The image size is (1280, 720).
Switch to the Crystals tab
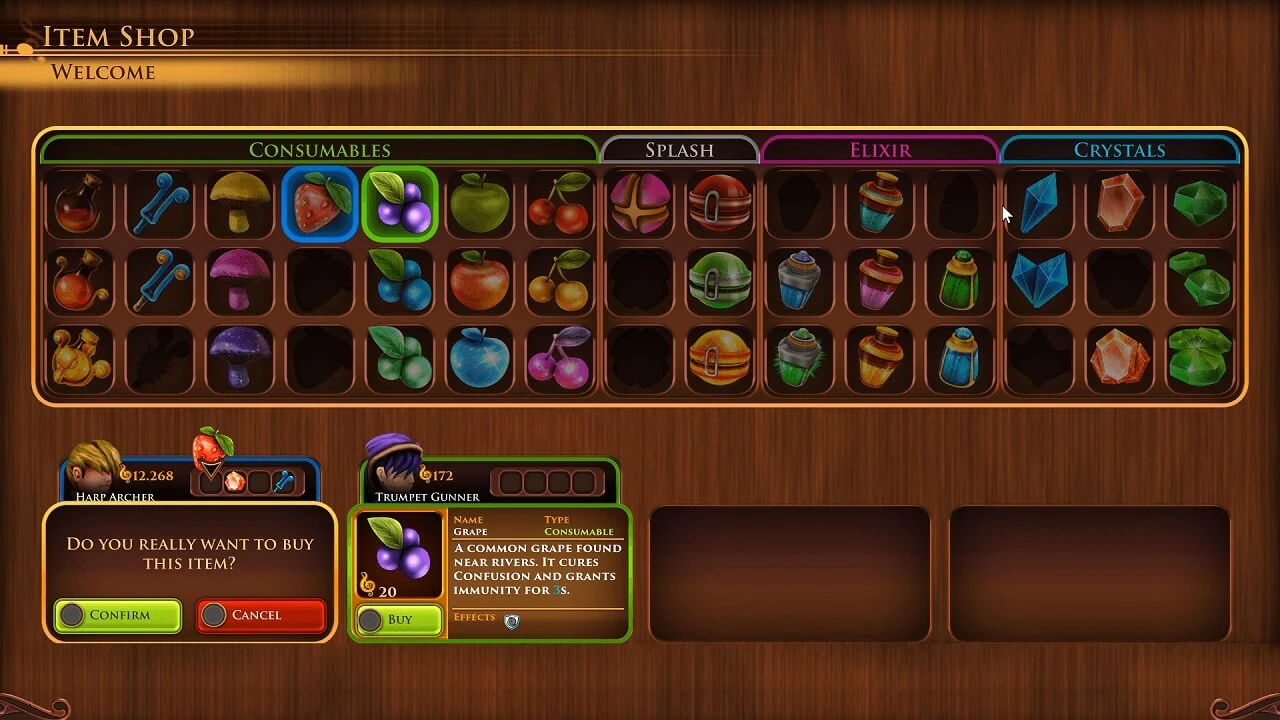click(x=1120, y=150)
